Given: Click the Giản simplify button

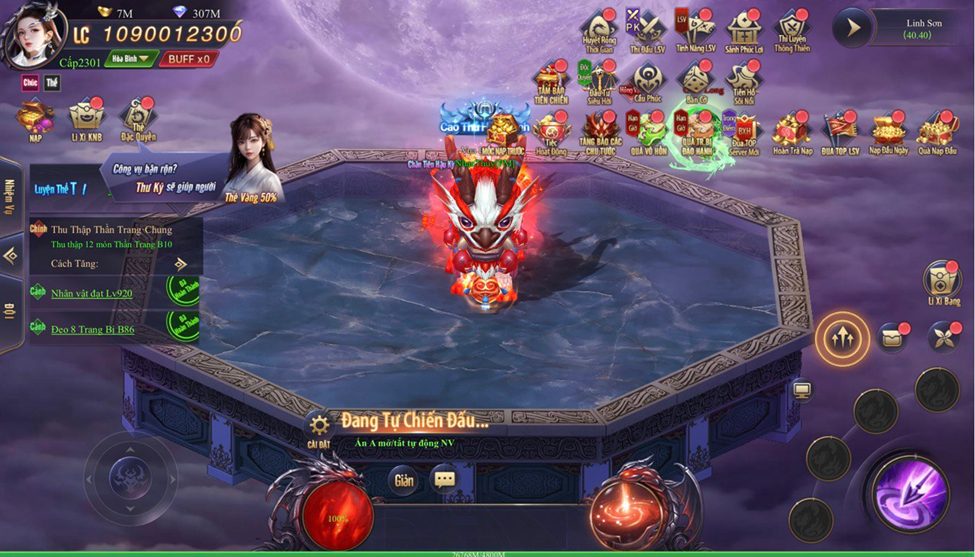Looking at the screenshot, I should pos(403,480).
